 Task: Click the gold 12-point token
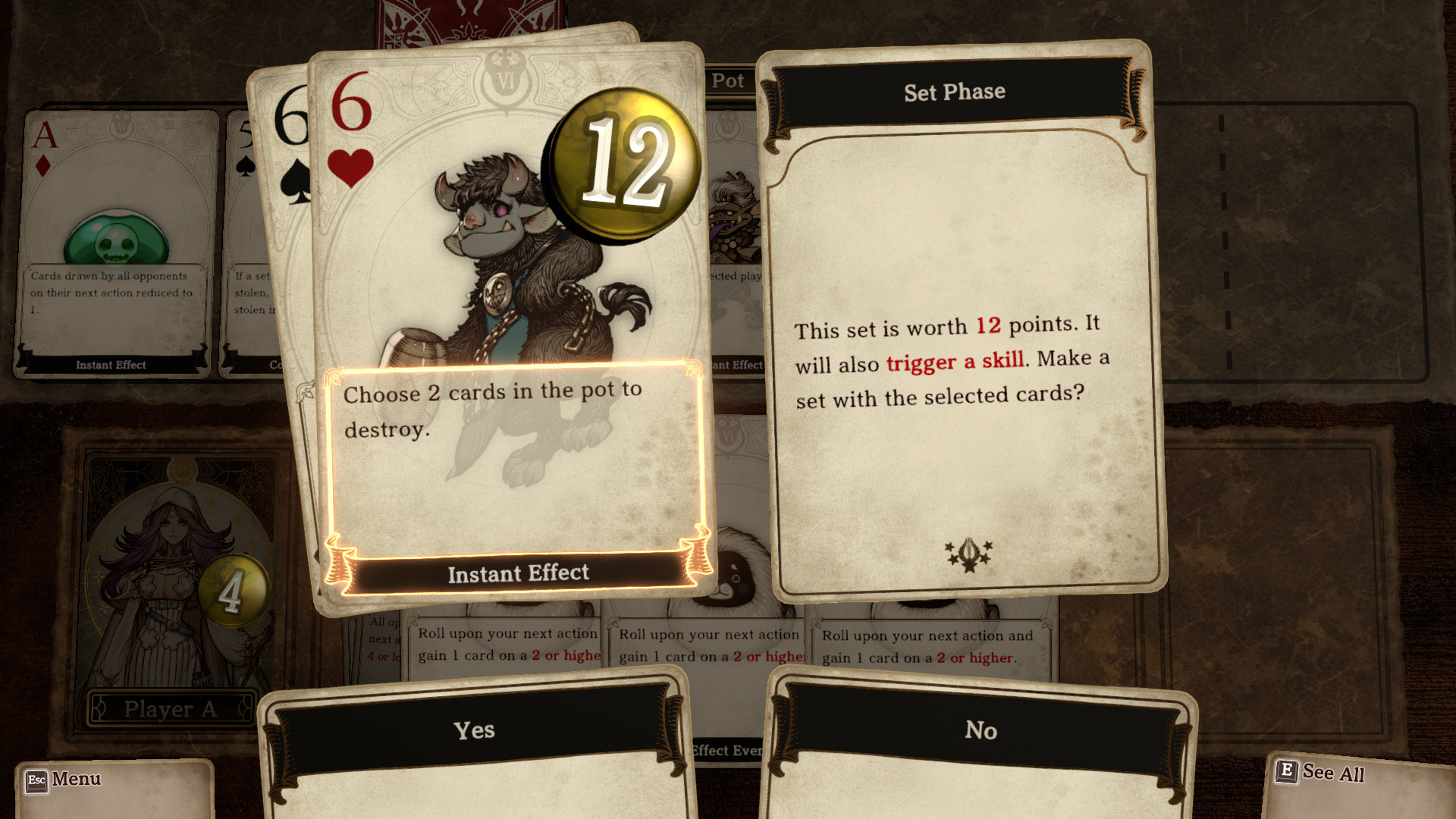click(x=623, y=165)
